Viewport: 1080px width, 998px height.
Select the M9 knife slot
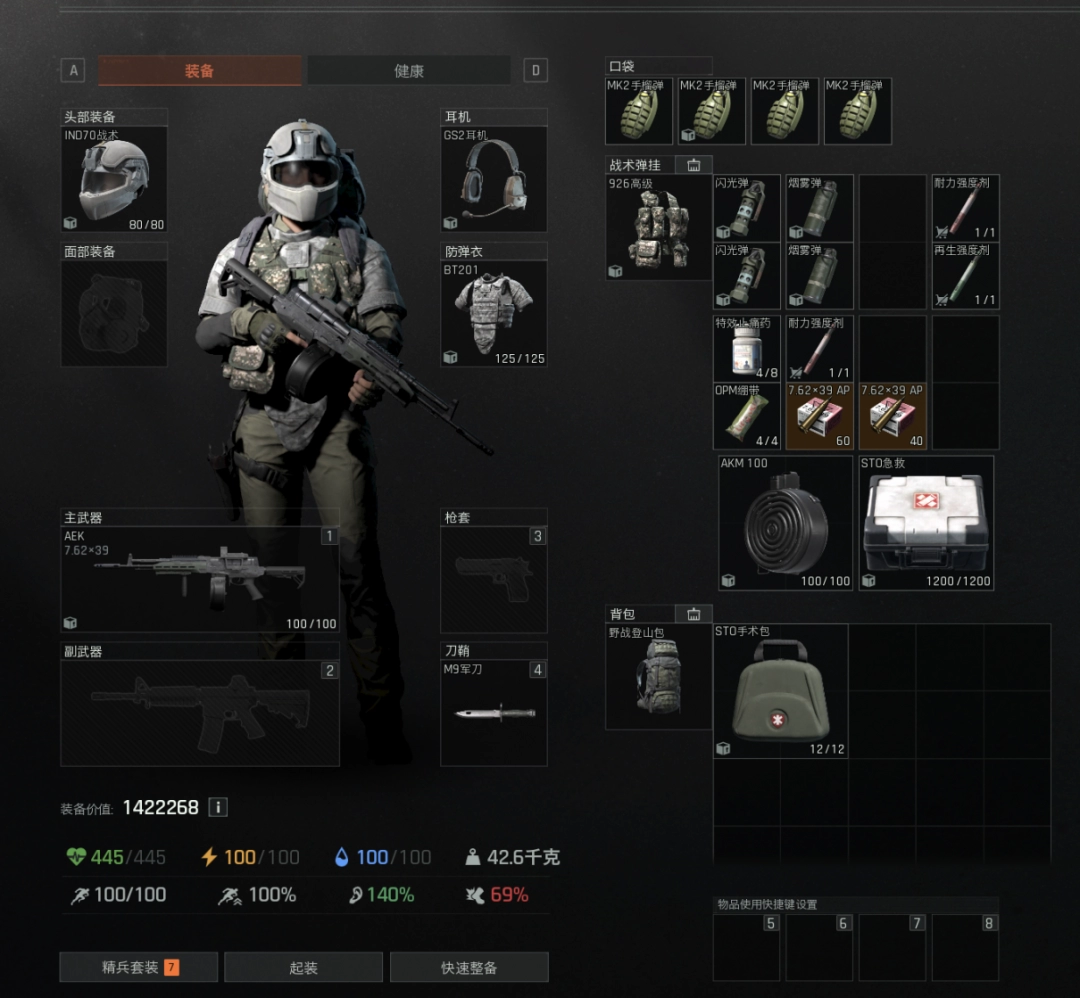click(x=494, y=712)
